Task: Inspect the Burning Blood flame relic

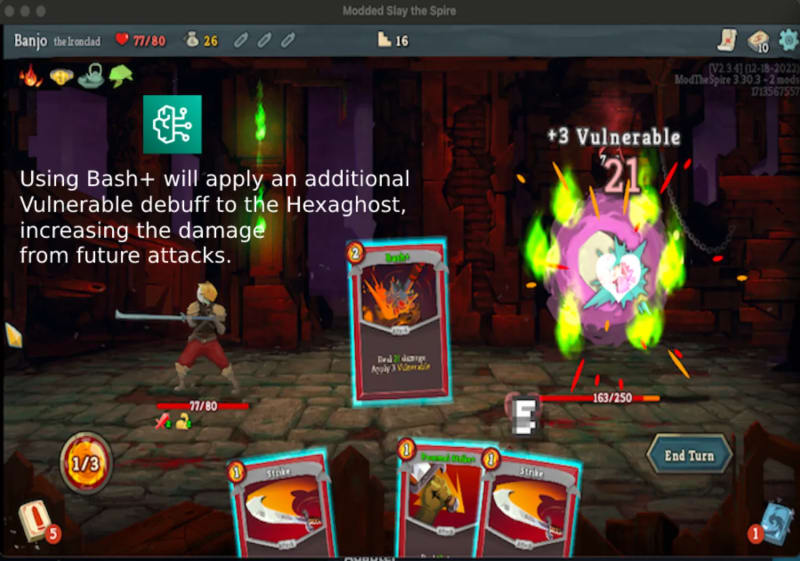Action: (x=30, y=75)
